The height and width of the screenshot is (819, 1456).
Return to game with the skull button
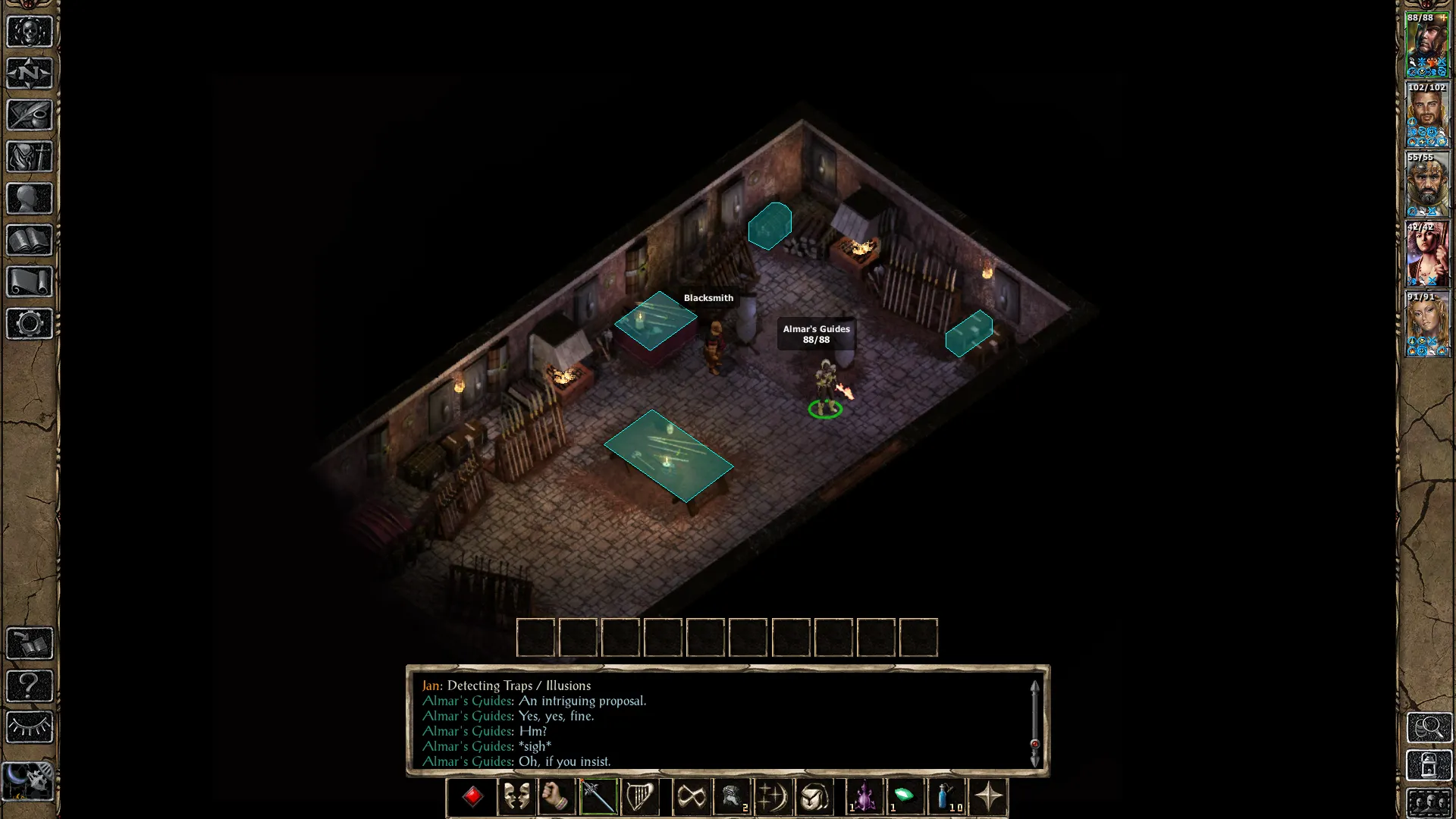[30, 32]
